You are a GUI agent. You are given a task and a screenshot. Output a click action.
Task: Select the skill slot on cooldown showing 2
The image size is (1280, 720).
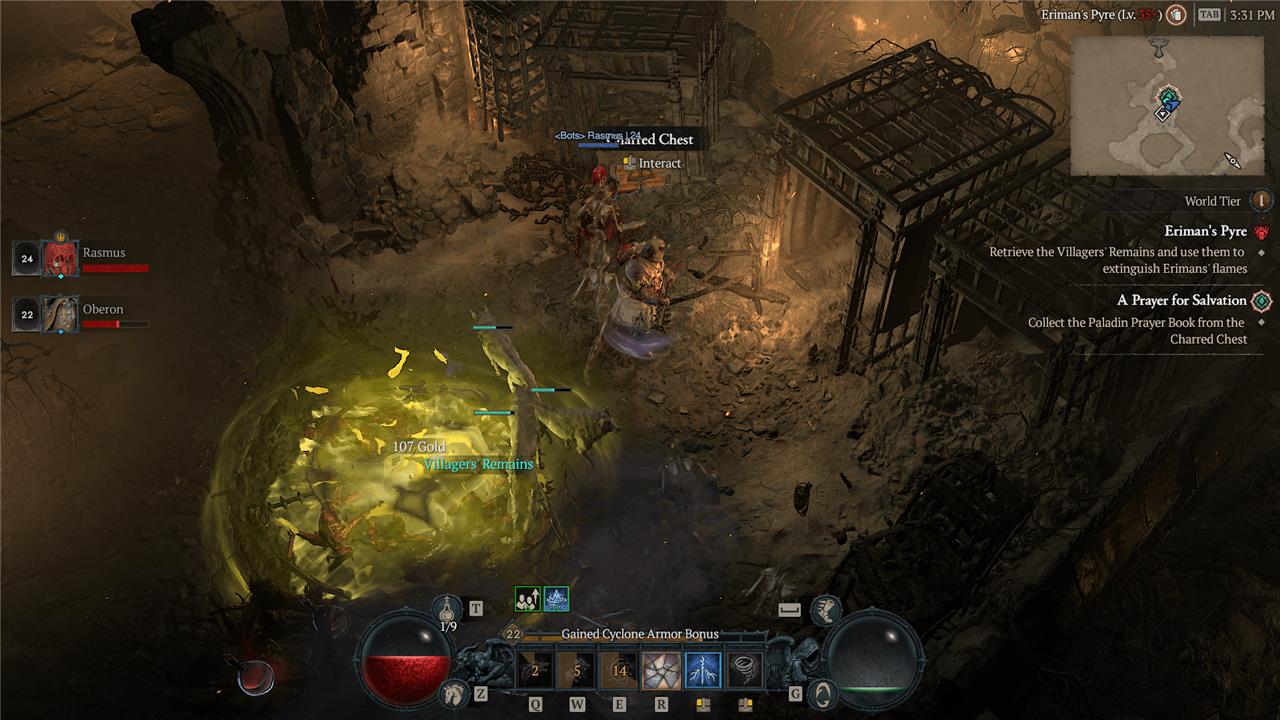[535, 671]
